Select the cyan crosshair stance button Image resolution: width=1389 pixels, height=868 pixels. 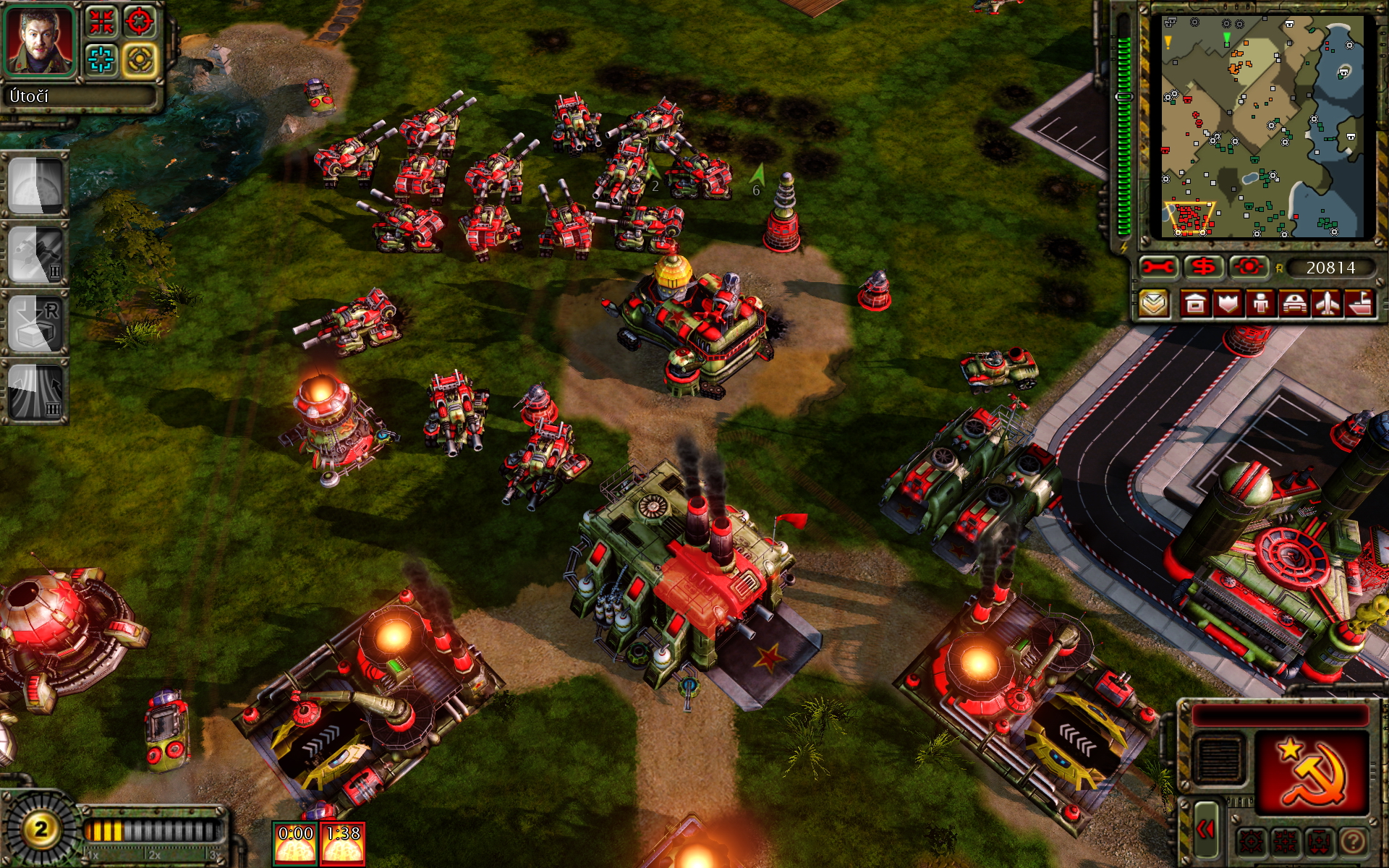click(x=102, y=59)
